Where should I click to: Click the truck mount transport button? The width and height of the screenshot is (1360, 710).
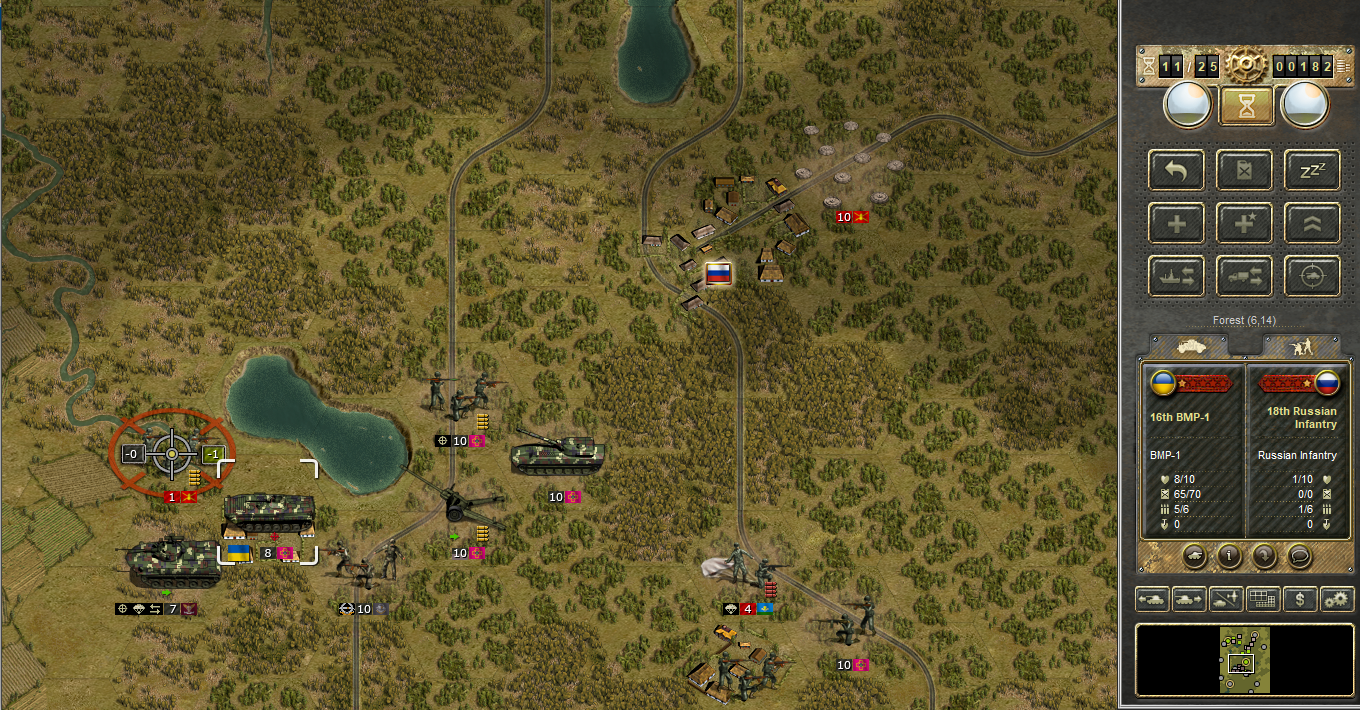[x=1244, y=276]
